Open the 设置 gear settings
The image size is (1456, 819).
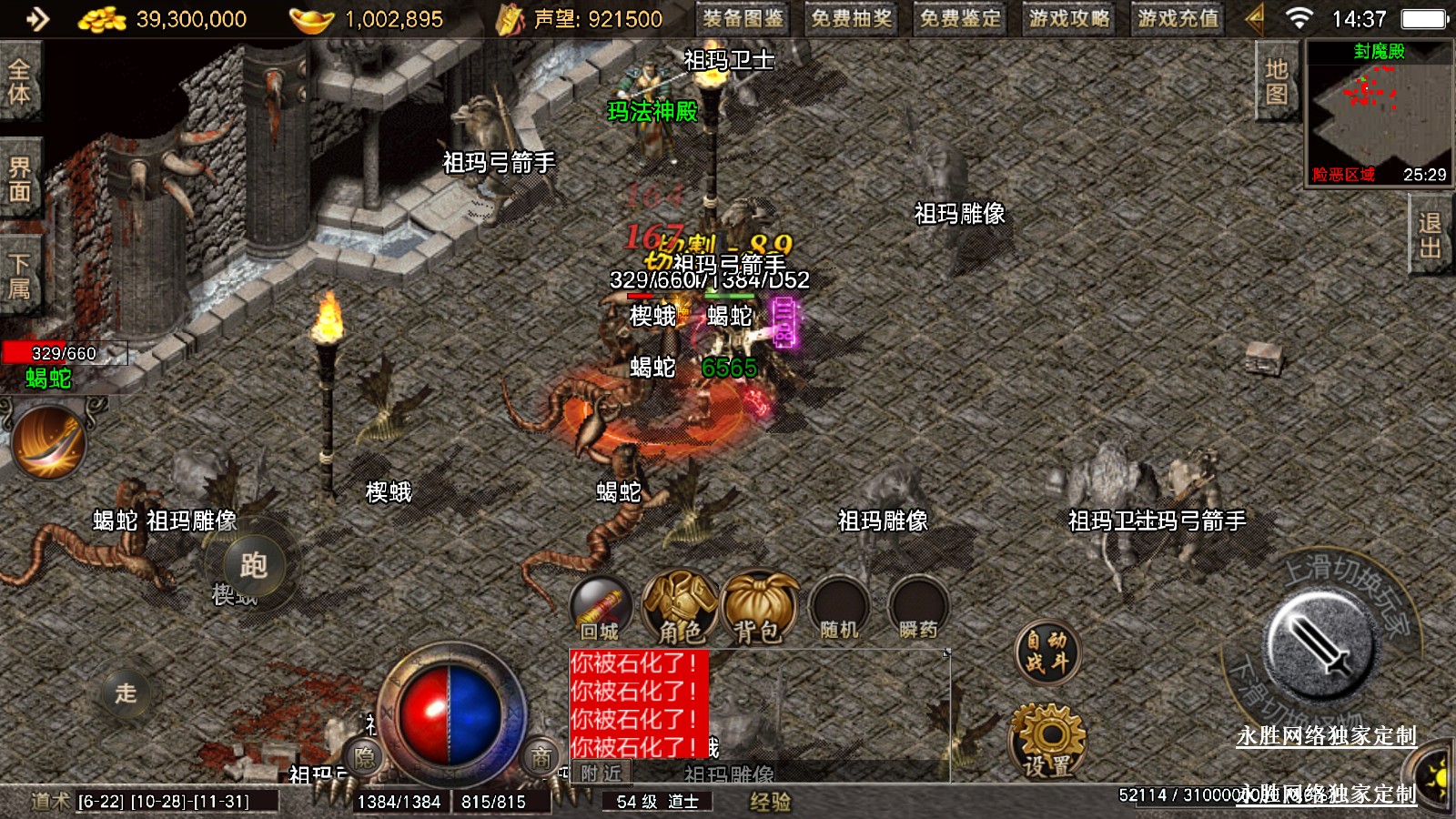point(1047,742)
